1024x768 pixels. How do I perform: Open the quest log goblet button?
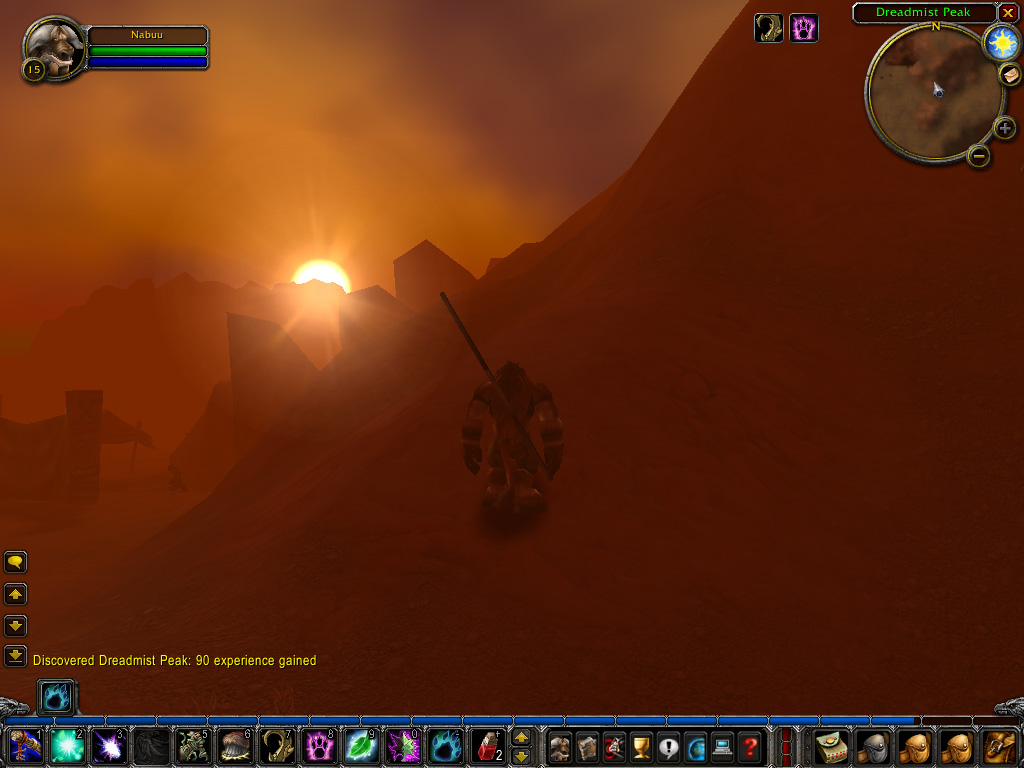pos(641,746)
